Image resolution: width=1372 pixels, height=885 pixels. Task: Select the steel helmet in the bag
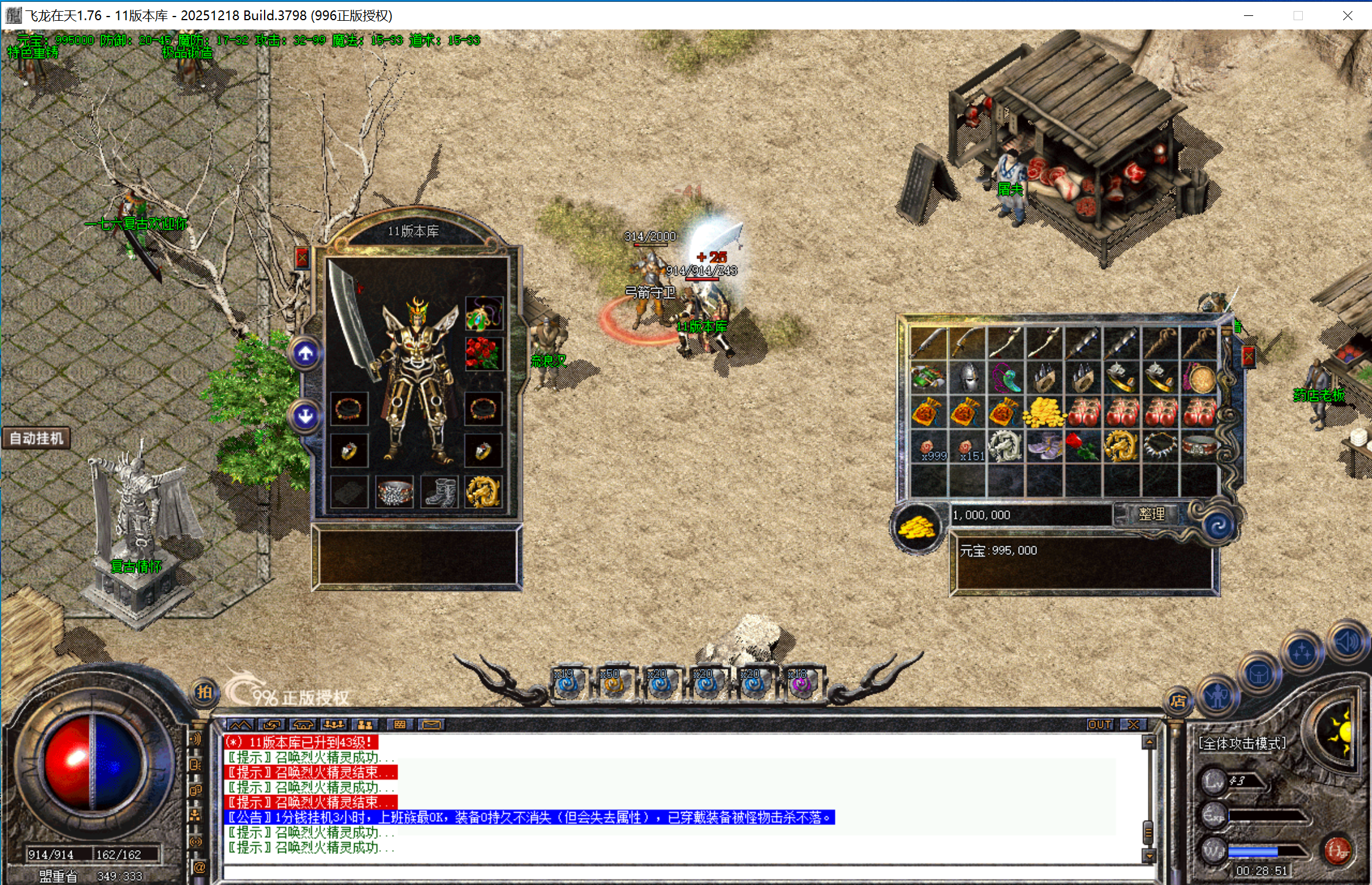967,377
